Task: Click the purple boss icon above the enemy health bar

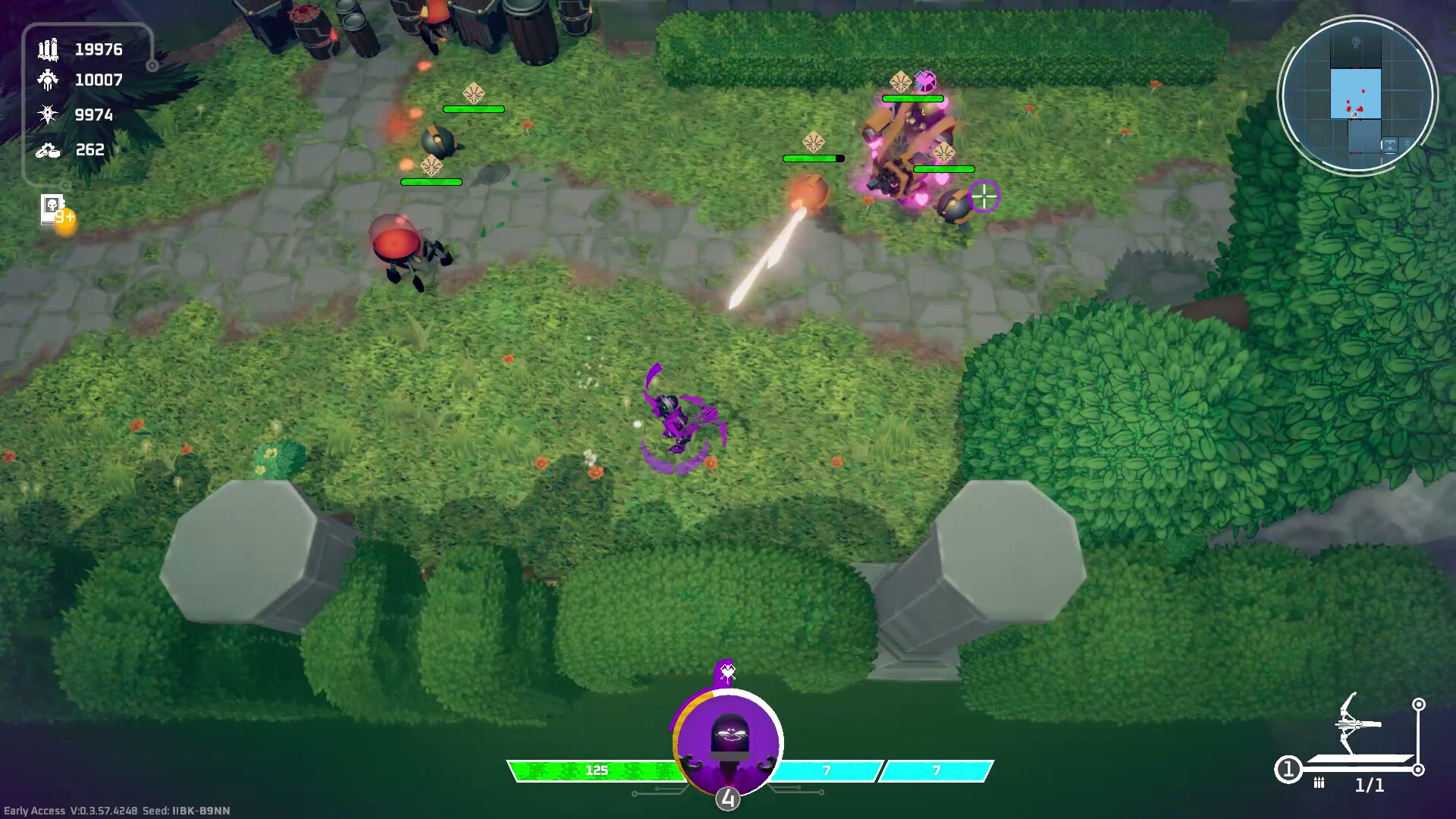Action: tap(924, 80)
